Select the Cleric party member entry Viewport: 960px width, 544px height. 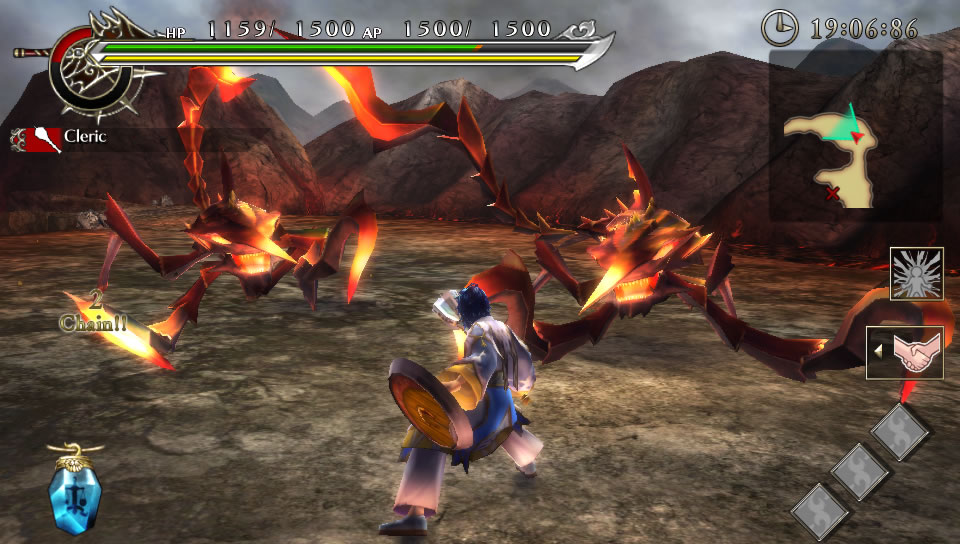[60, 137]
